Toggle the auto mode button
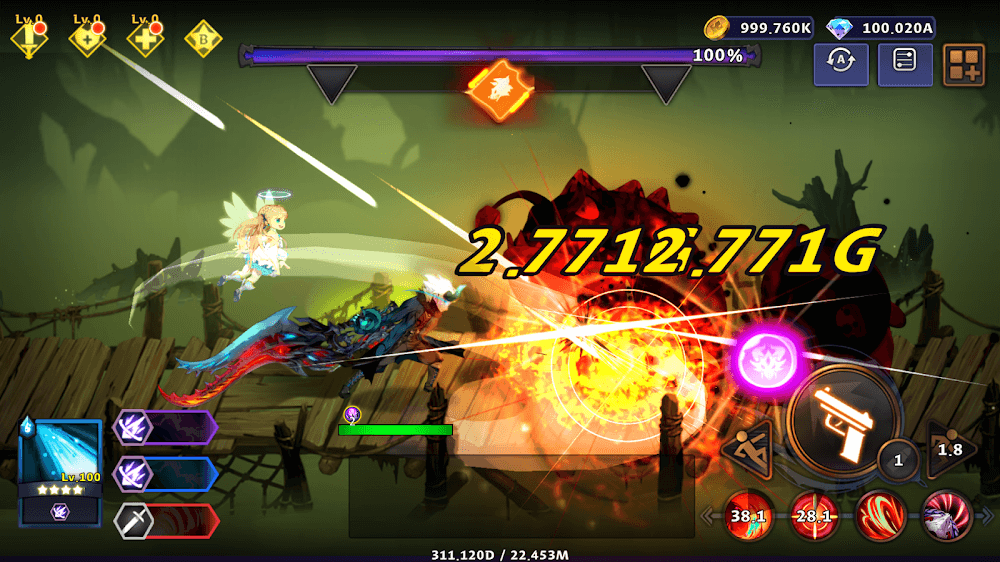 (x=841, y=64)
